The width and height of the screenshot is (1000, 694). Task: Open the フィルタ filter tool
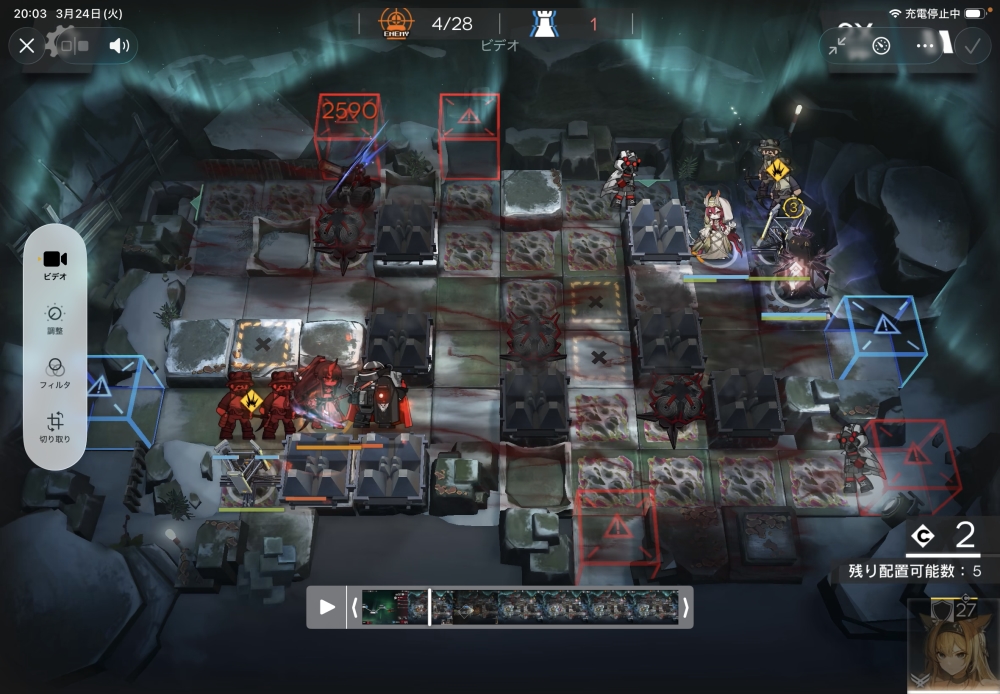click(55, 372)
